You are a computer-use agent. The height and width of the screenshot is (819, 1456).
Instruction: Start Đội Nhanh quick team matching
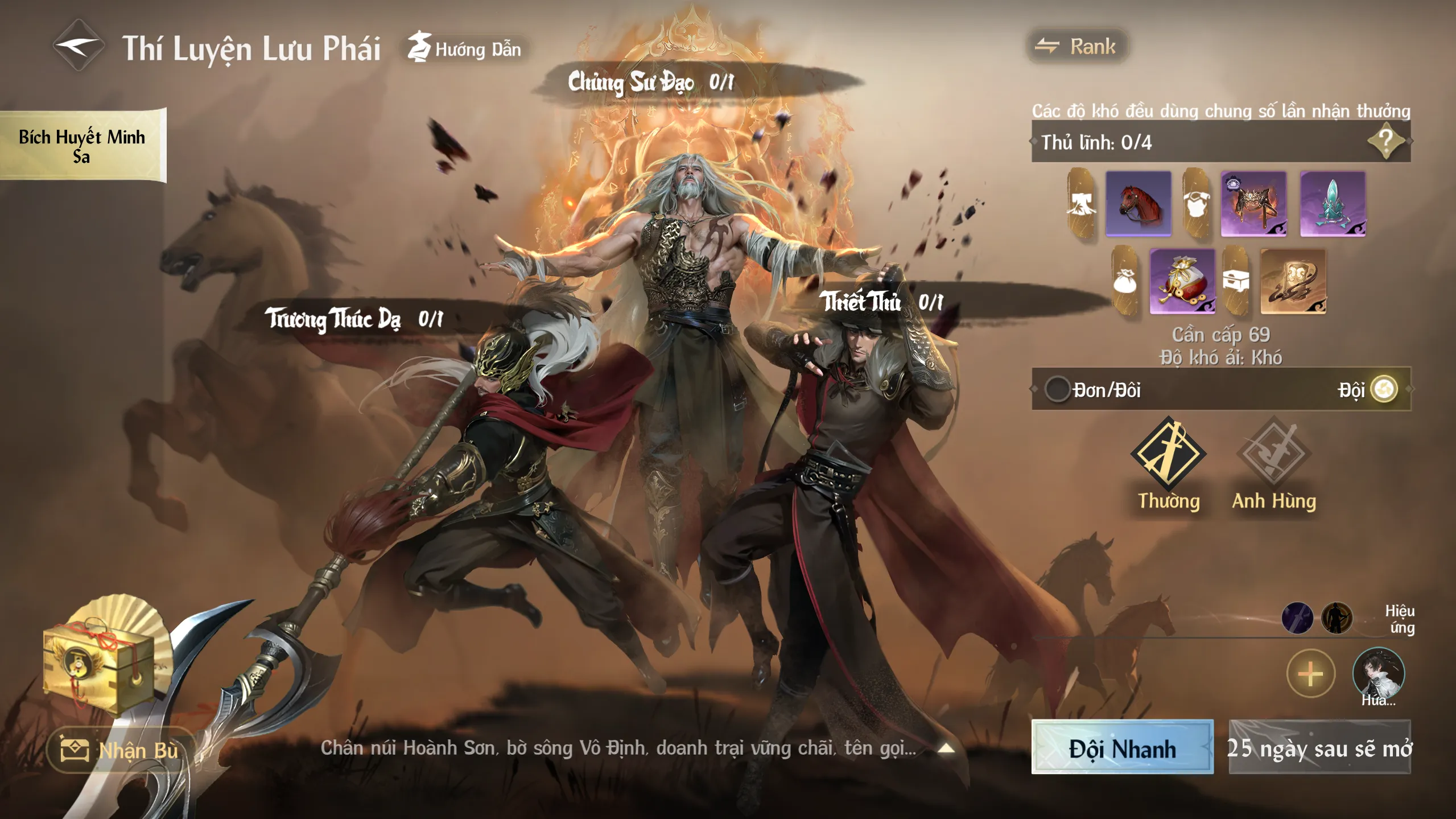coord(1121,747)
